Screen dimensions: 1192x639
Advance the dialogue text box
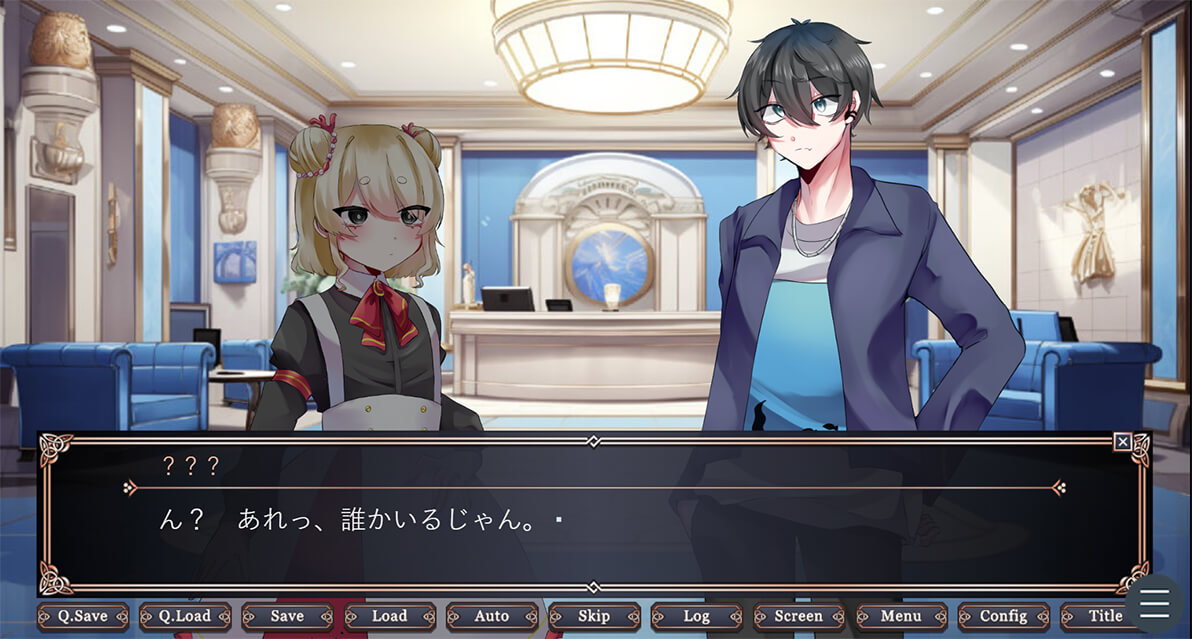pyautogui.click(x=594, y=540)
